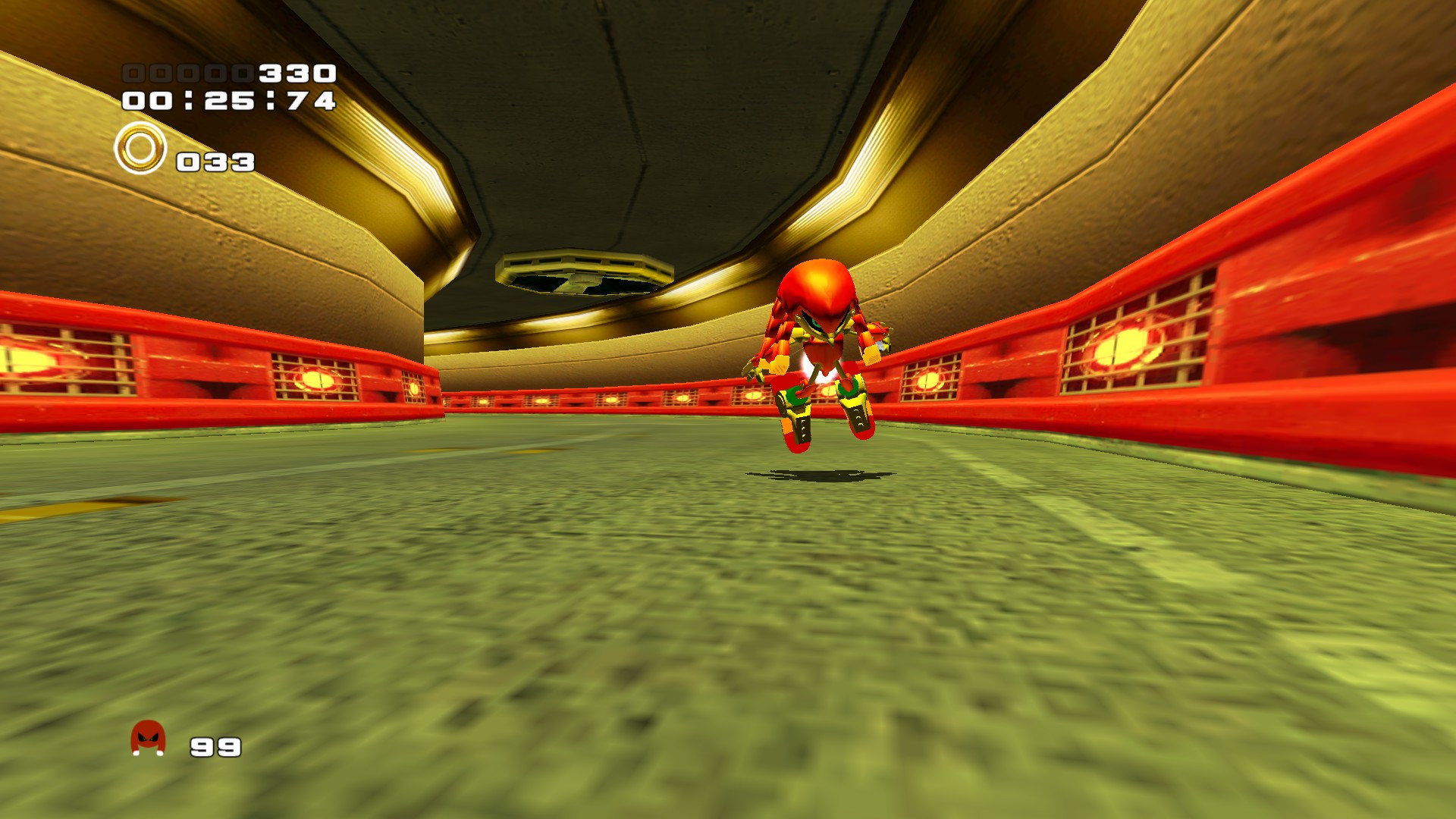This screenshot has width=1456, height=819.
Task: Click the ring count showing 033
Action: tap(215, 161)
